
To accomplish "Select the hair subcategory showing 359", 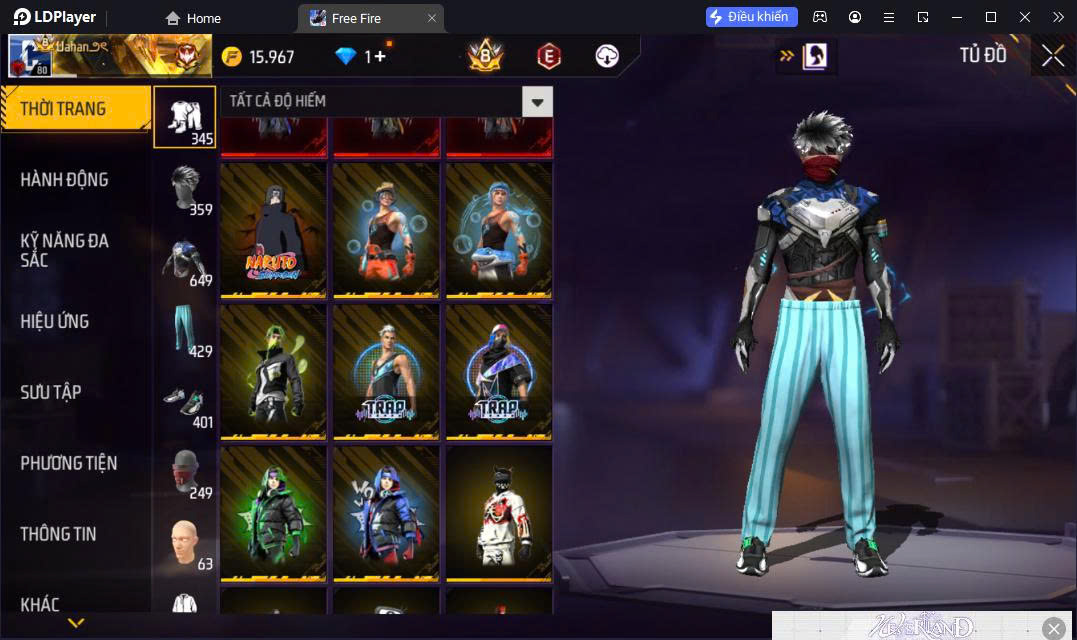I will 185,188.
